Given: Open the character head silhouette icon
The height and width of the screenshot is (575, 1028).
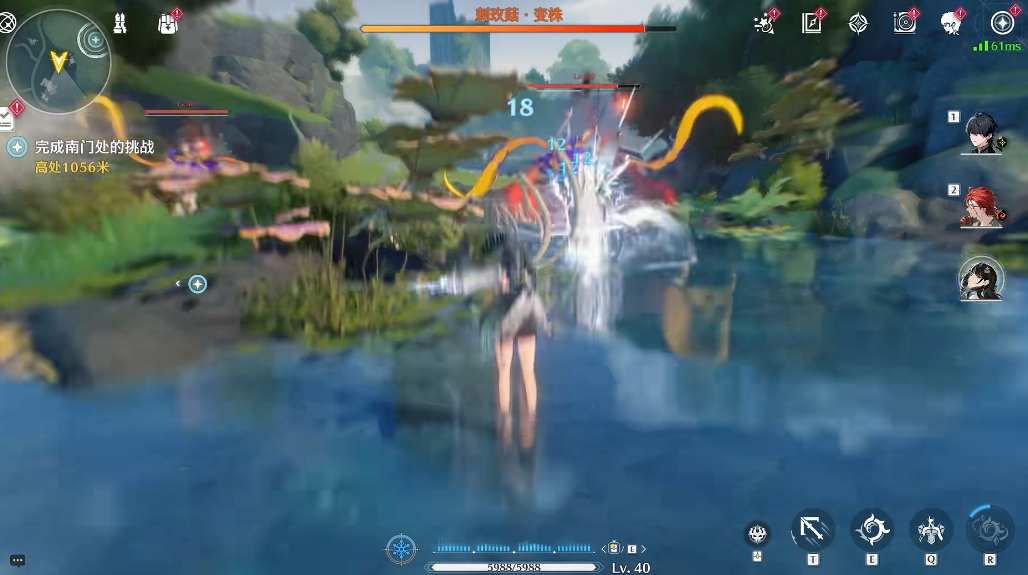Looking at the screenshot, I should (950, 23).
